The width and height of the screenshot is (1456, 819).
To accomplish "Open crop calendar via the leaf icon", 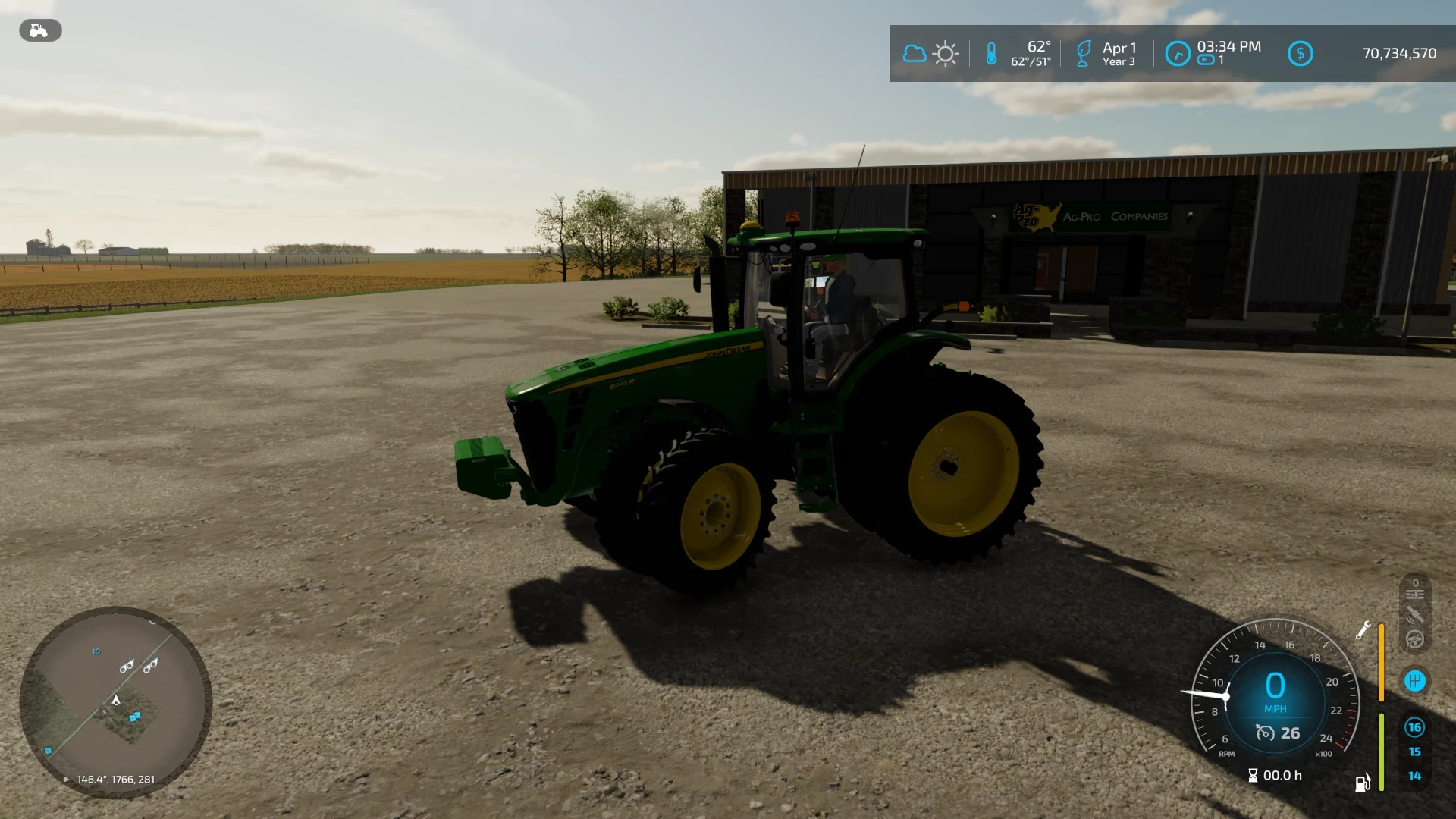I will tap(1082, 53).
